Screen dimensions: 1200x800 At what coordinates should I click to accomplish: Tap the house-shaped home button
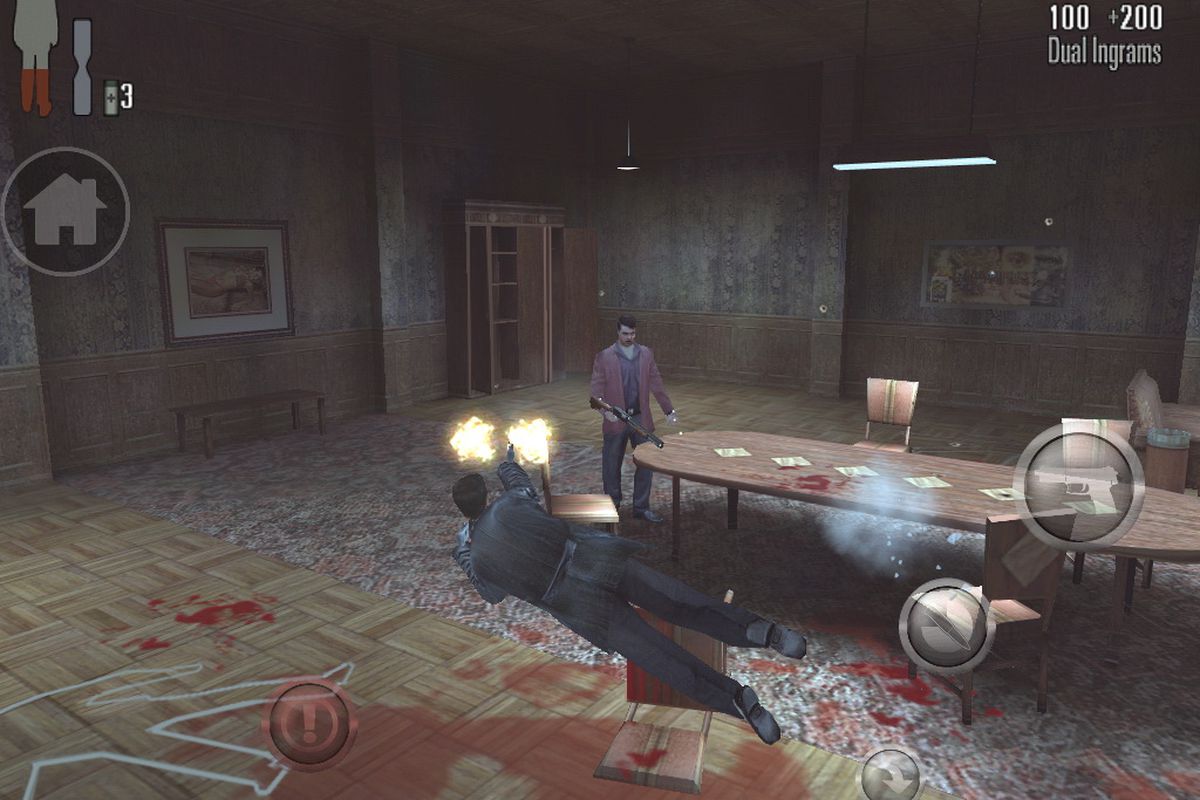click(x=65, y=210)
